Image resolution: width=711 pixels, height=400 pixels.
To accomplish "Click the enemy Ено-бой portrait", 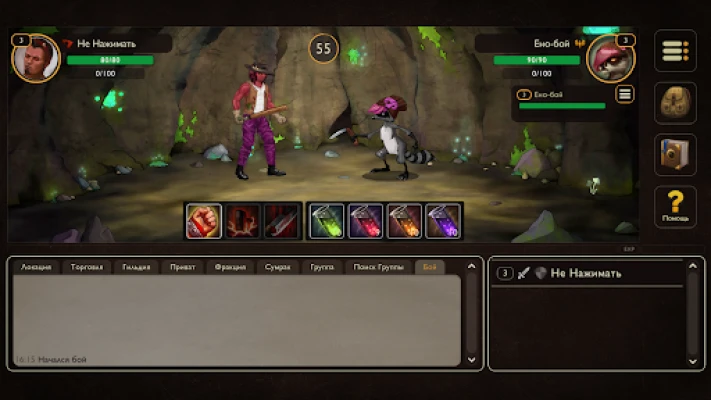I will [609, 58].
